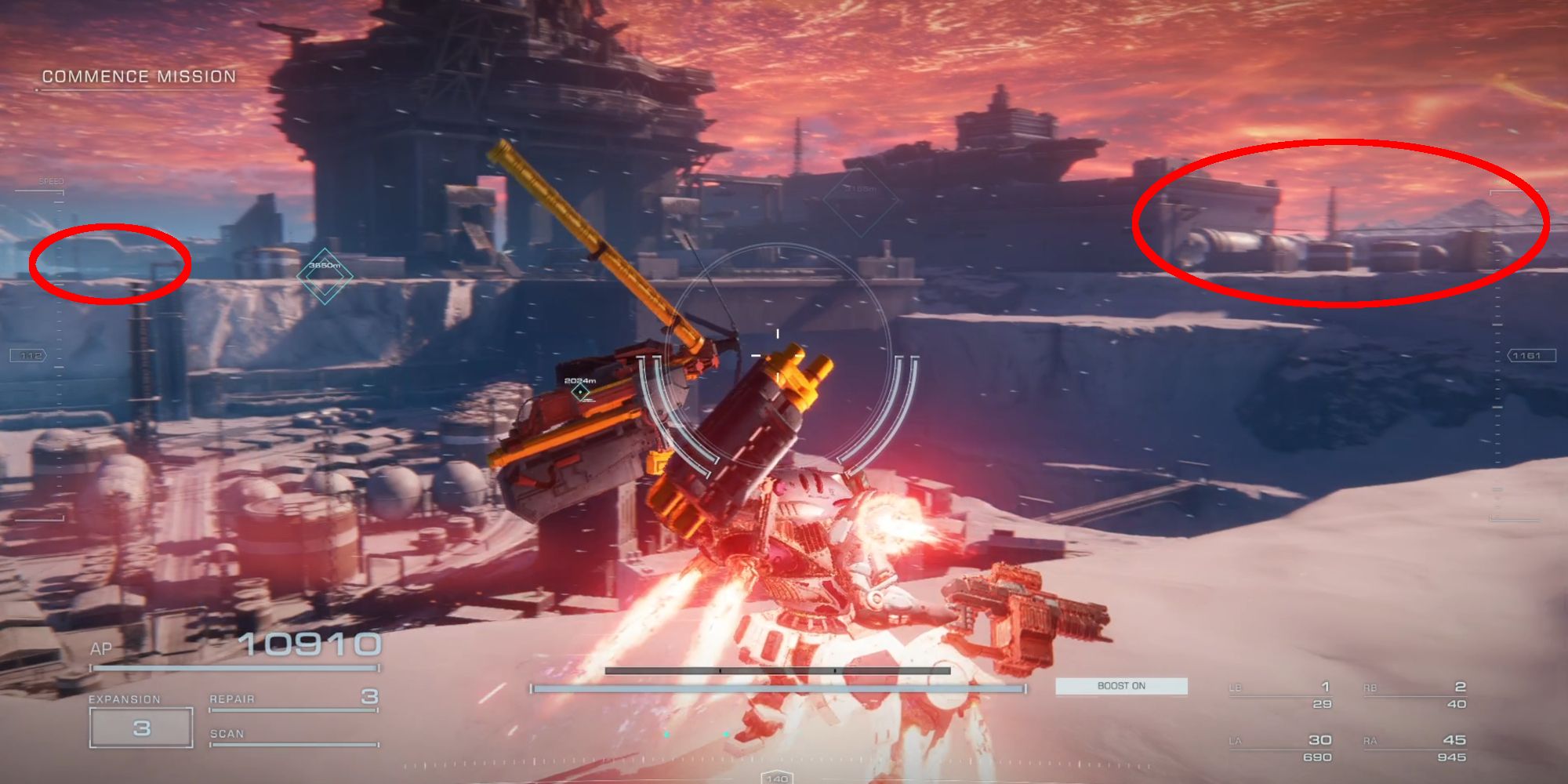Image resolution: width=1568 pixels, height=784 pixels.
Task: Click the COMMENCE MISSION banner
Action: coord(140,76)
